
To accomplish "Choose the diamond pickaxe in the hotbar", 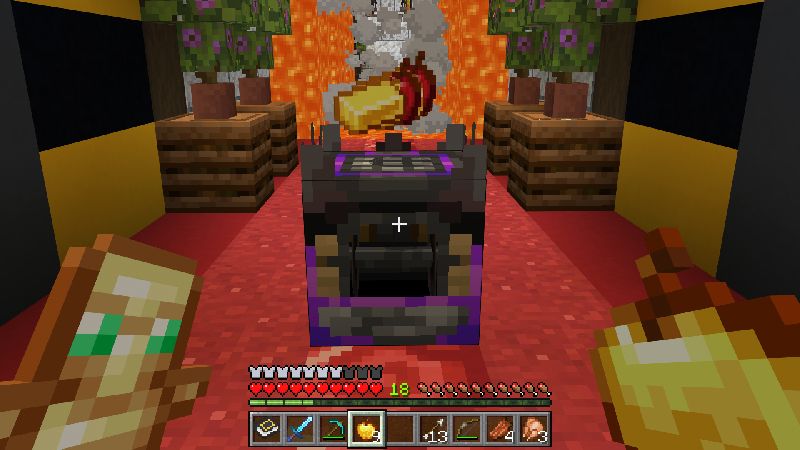I will [332, 429].
